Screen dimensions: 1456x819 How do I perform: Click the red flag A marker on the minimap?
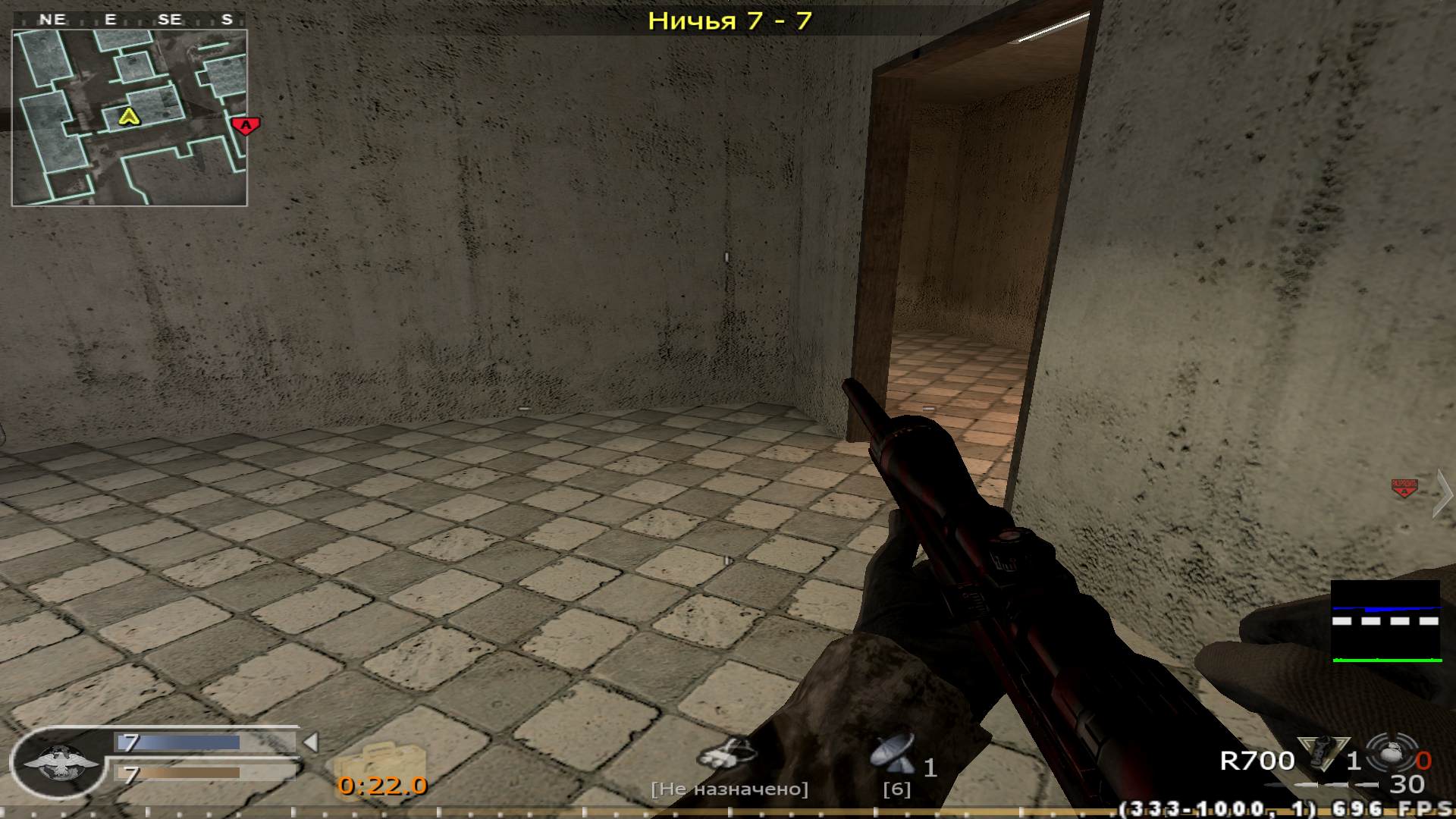(245, 124)
